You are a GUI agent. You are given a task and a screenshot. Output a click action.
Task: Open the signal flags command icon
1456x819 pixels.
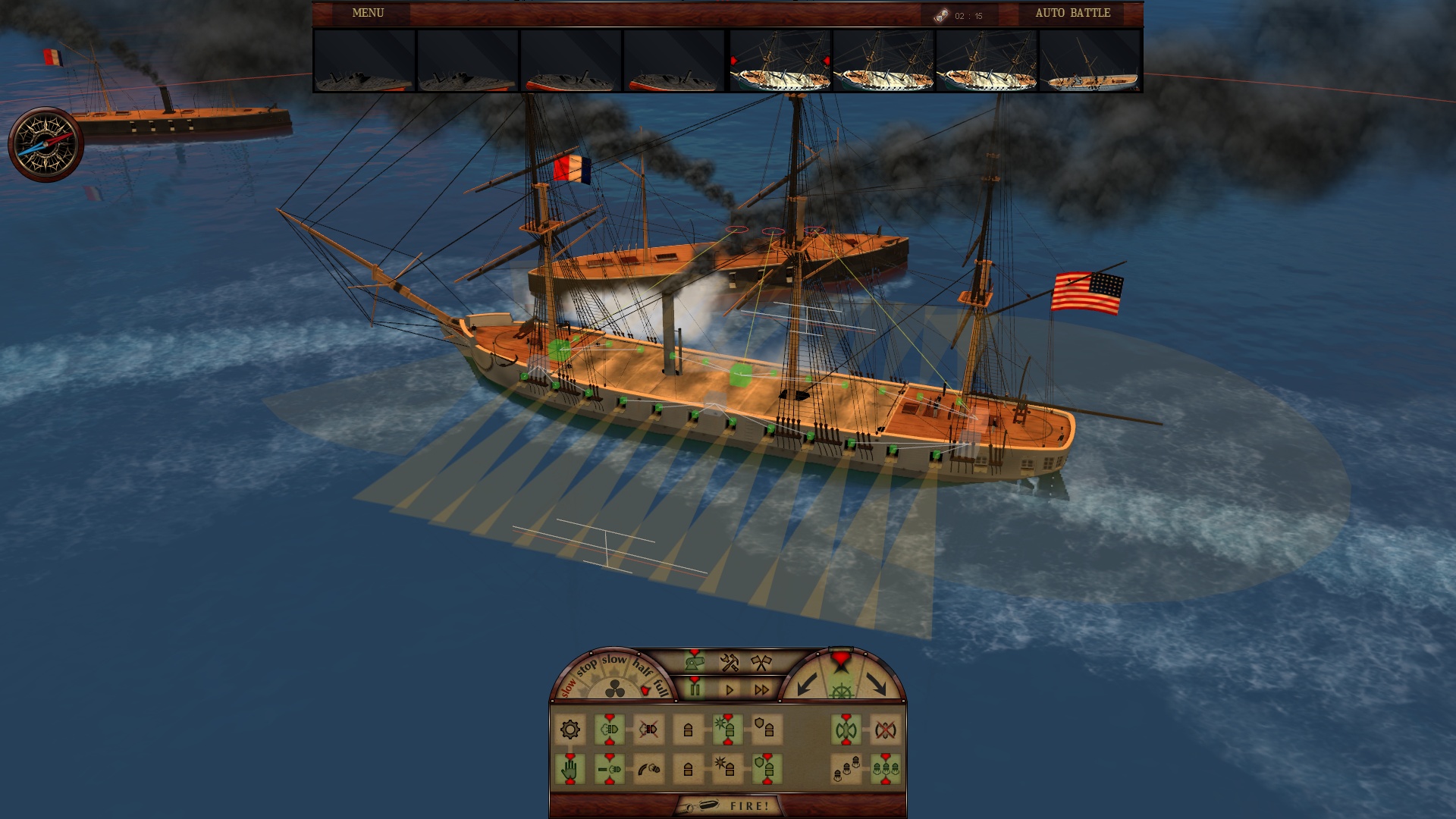[x=760, y=661]
